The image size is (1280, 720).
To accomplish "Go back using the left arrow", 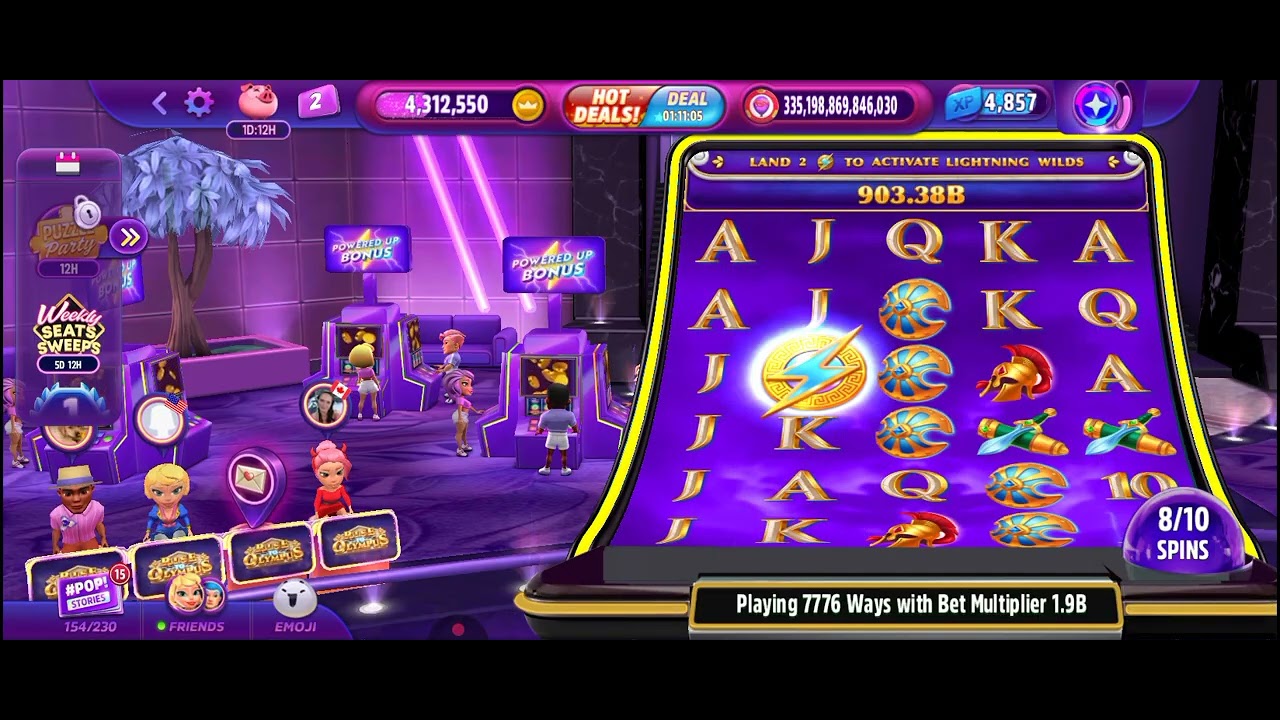I will [x=159, y=102].
